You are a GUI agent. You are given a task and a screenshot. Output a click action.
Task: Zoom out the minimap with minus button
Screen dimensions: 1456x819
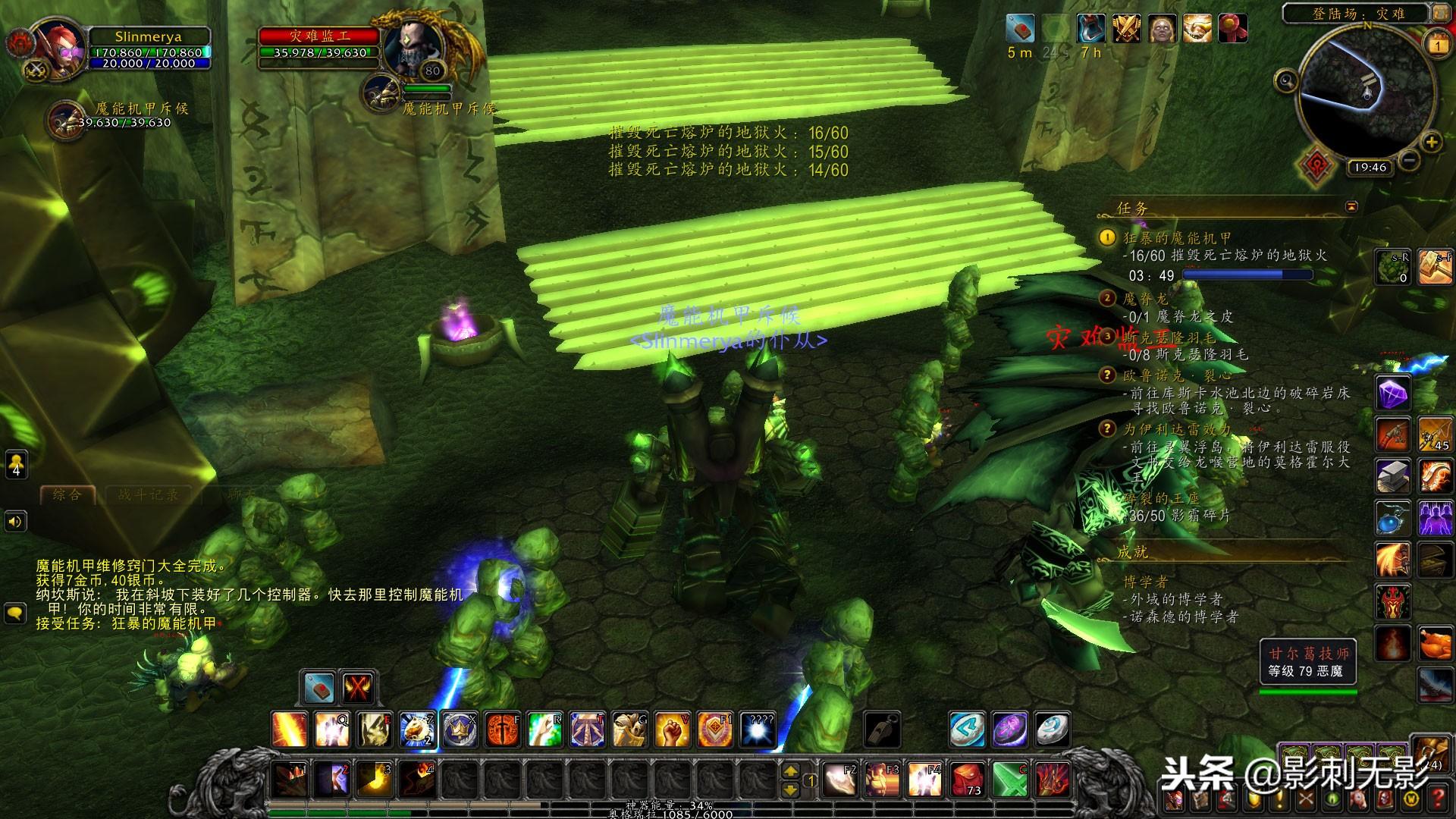pos(1408,161)
